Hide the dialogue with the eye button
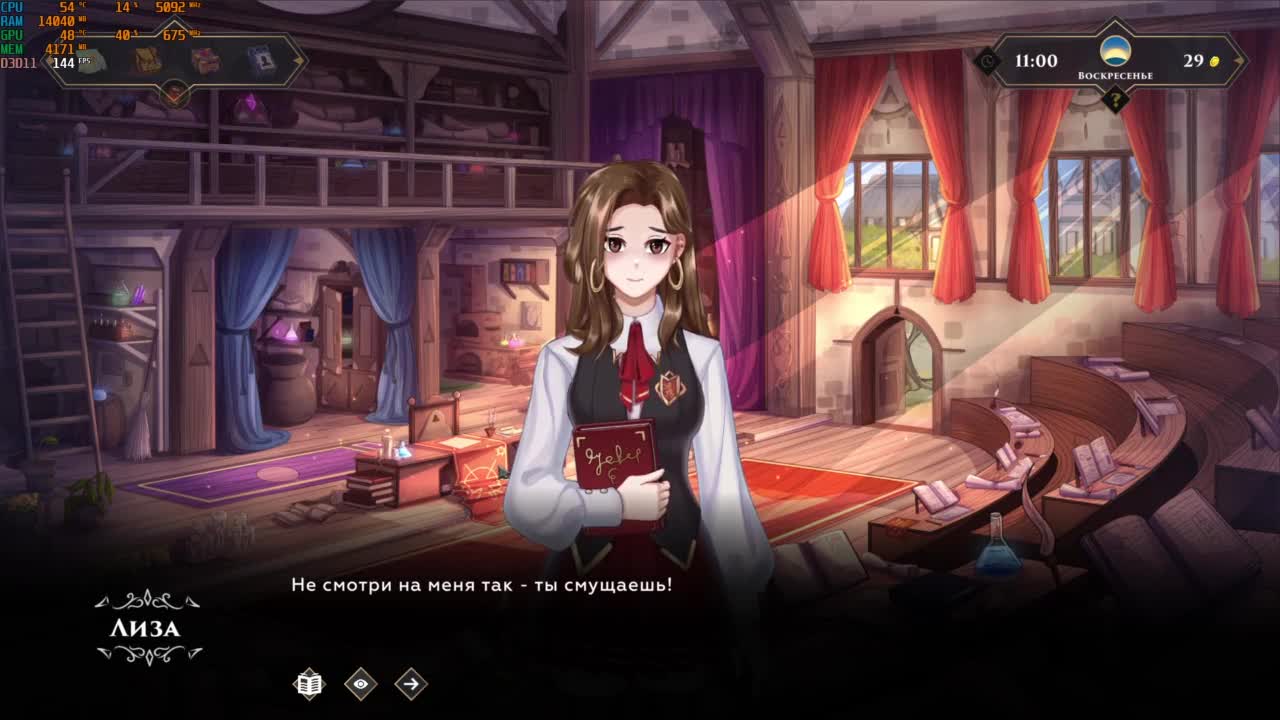The image size is (1280, 720). pyautogui.click(x=360, y=684)
